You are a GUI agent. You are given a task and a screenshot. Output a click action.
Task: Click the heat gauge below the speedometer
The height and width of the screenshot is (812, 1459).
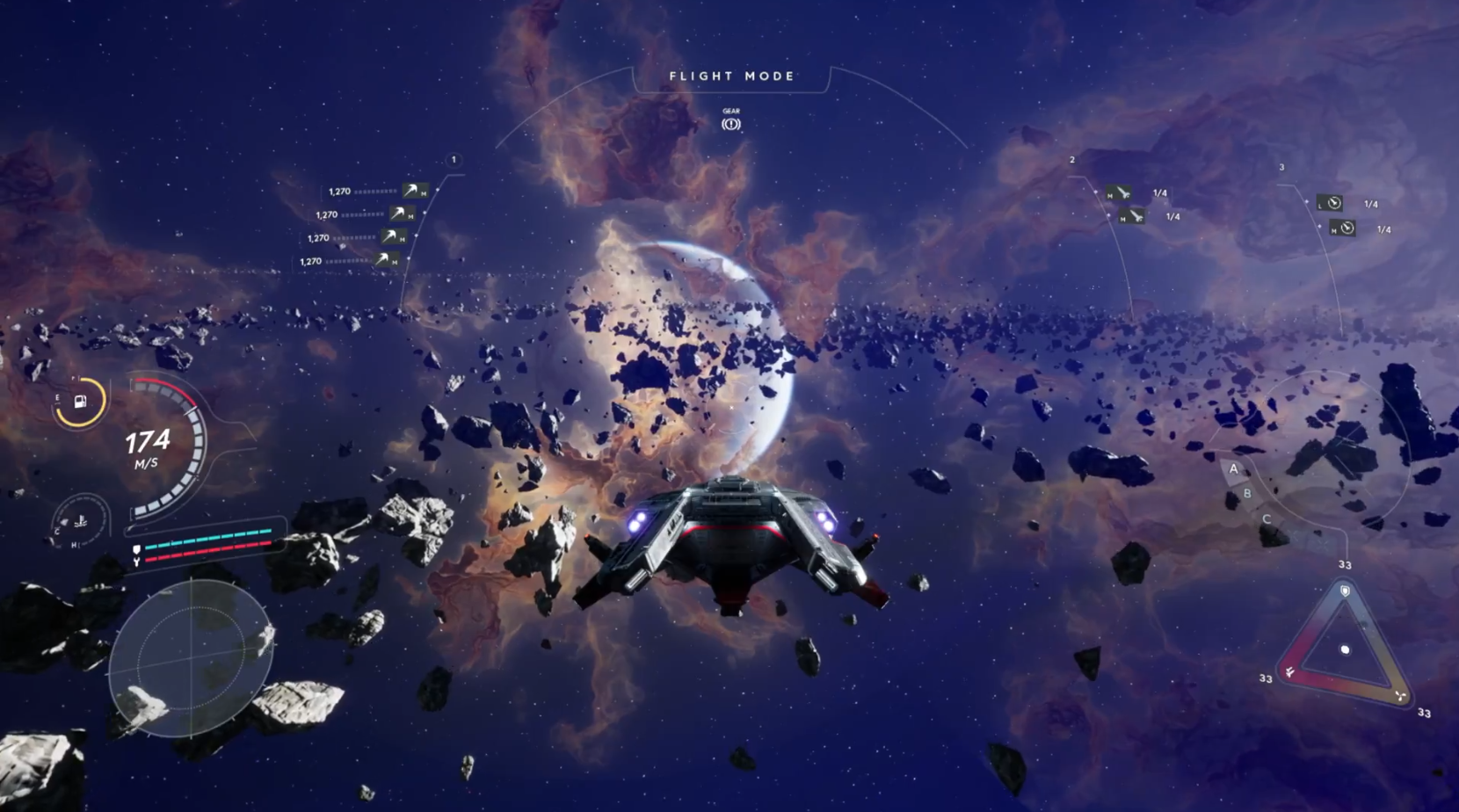pos(80,522)
